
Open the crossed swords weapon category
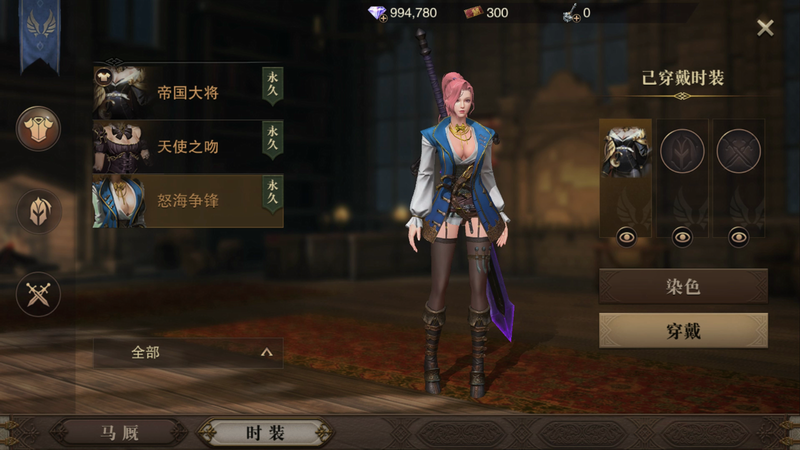pyautogui.click(x=38, y=294)
